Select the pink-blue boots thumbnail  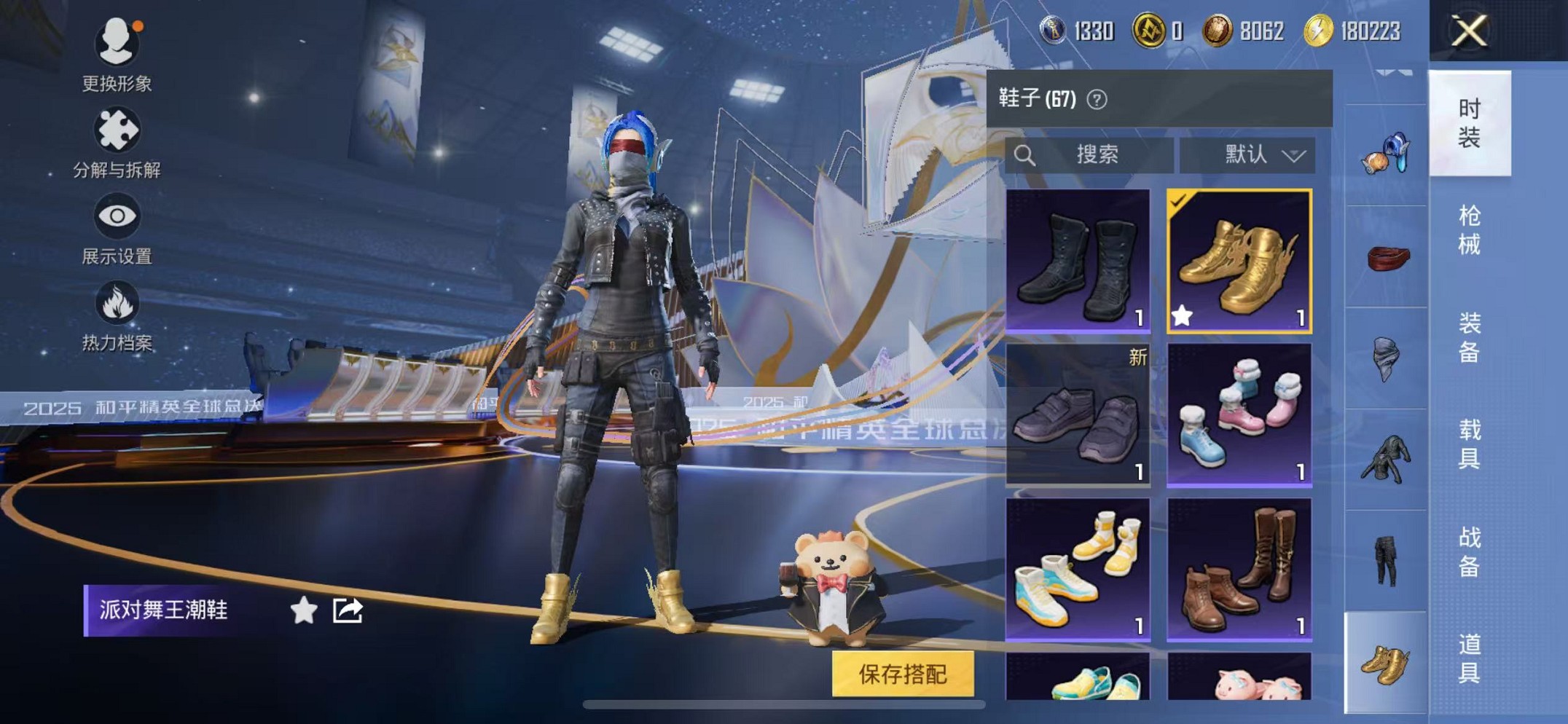(x=1239, y=415)
